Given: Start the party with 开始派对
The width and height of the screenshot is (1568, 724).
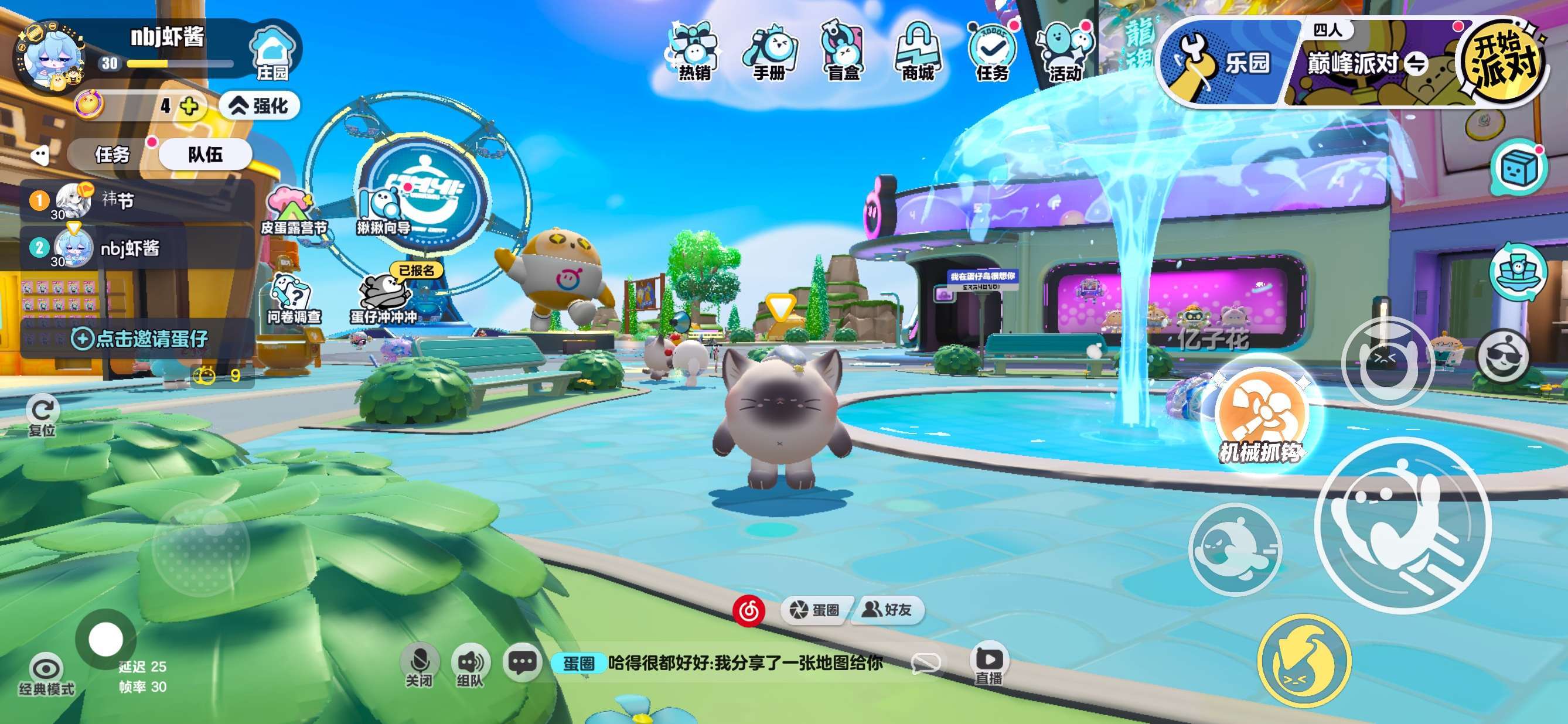Looking at the screenshot, I should tap(1502, 62).
